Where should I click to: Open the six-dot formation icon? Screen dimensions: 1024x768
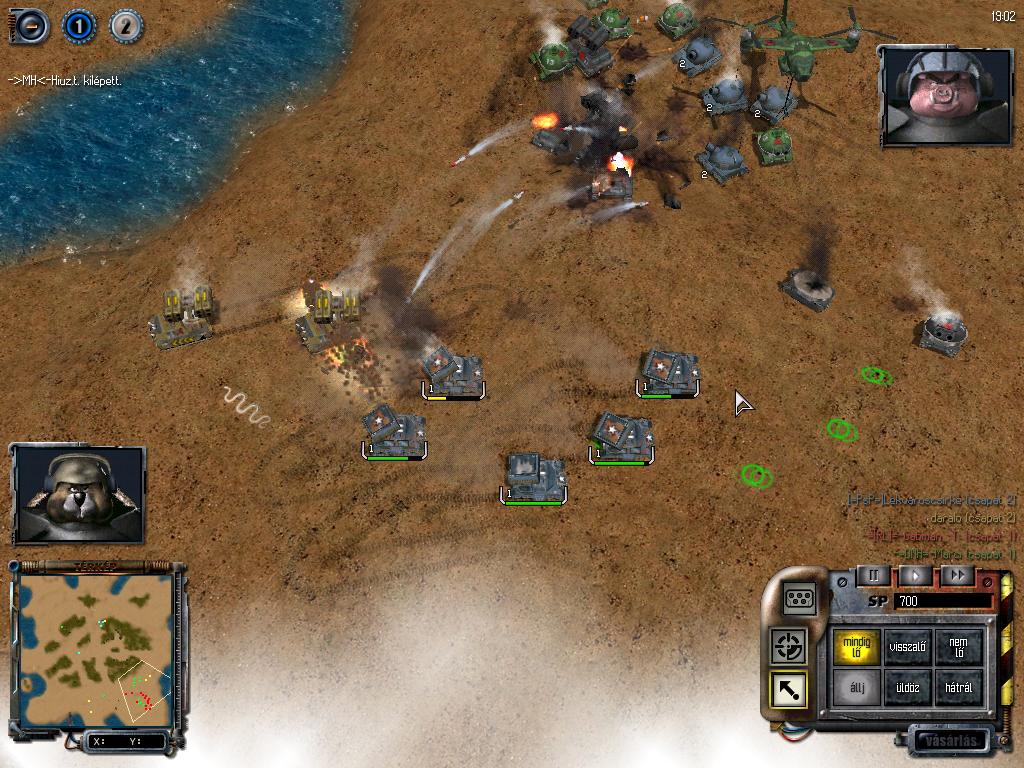click(799, 598)
